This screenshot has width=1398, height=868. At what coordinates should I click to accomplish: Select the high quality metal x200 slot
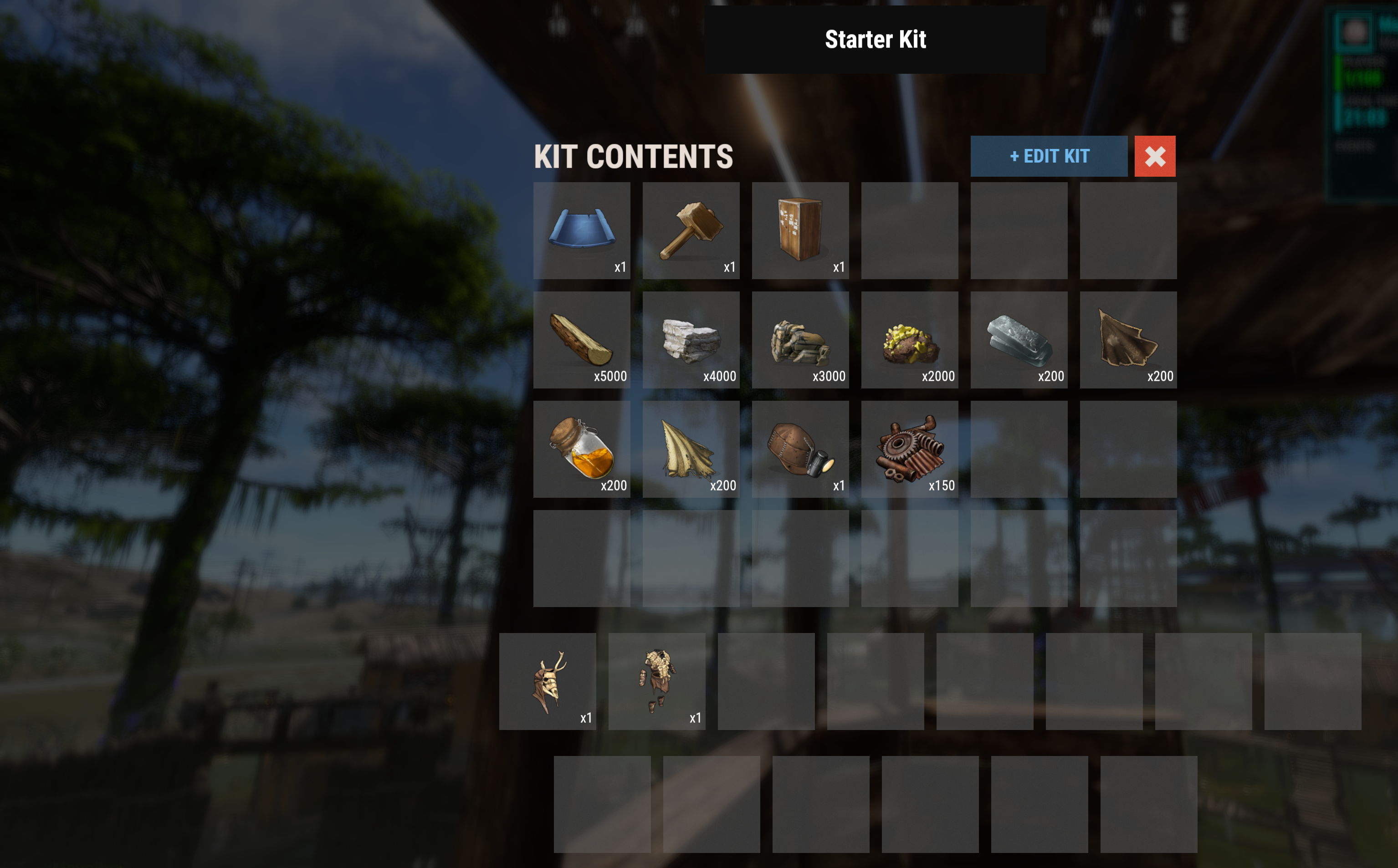(1019, 340)
